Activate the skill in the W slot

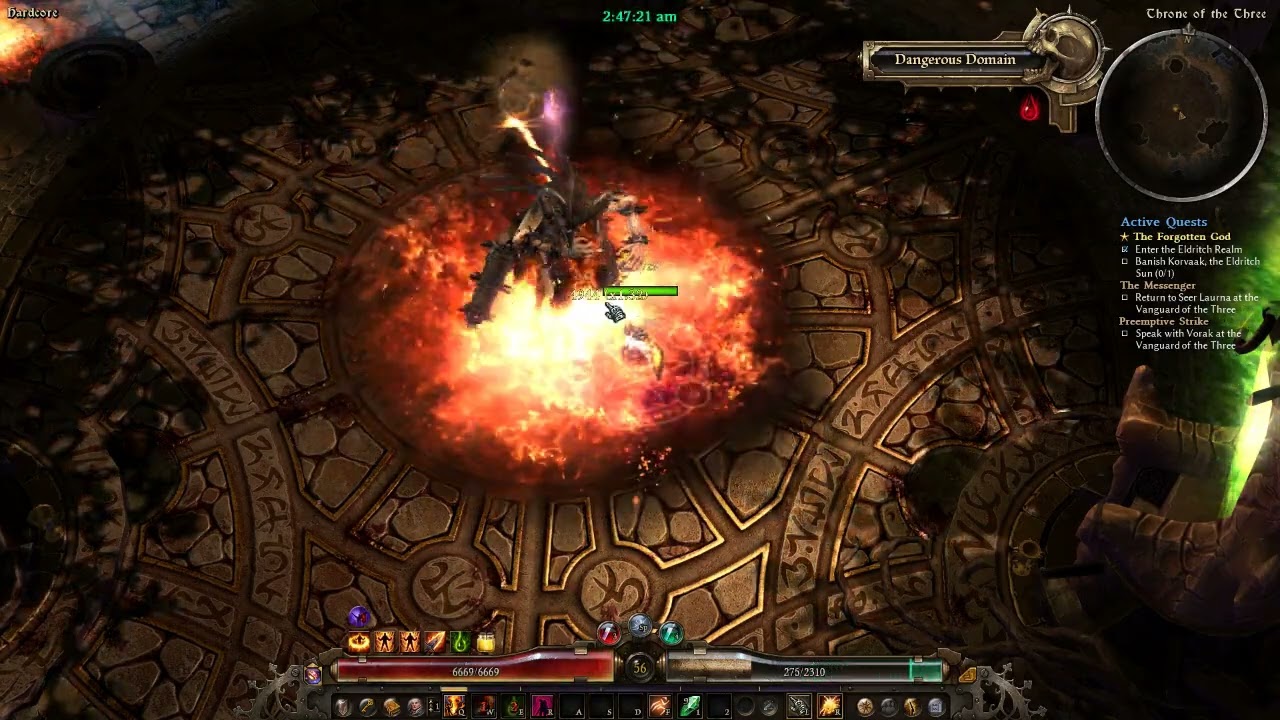click(485, 707)
